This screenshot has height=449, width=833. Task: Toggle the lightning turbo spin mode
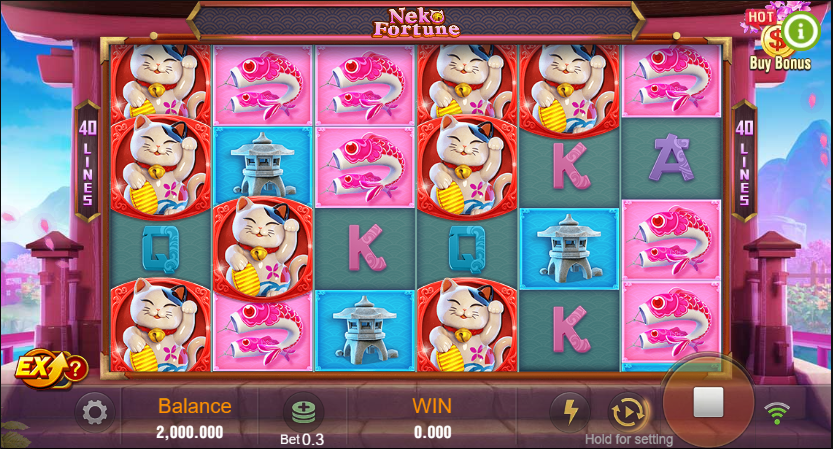(571, 411)
